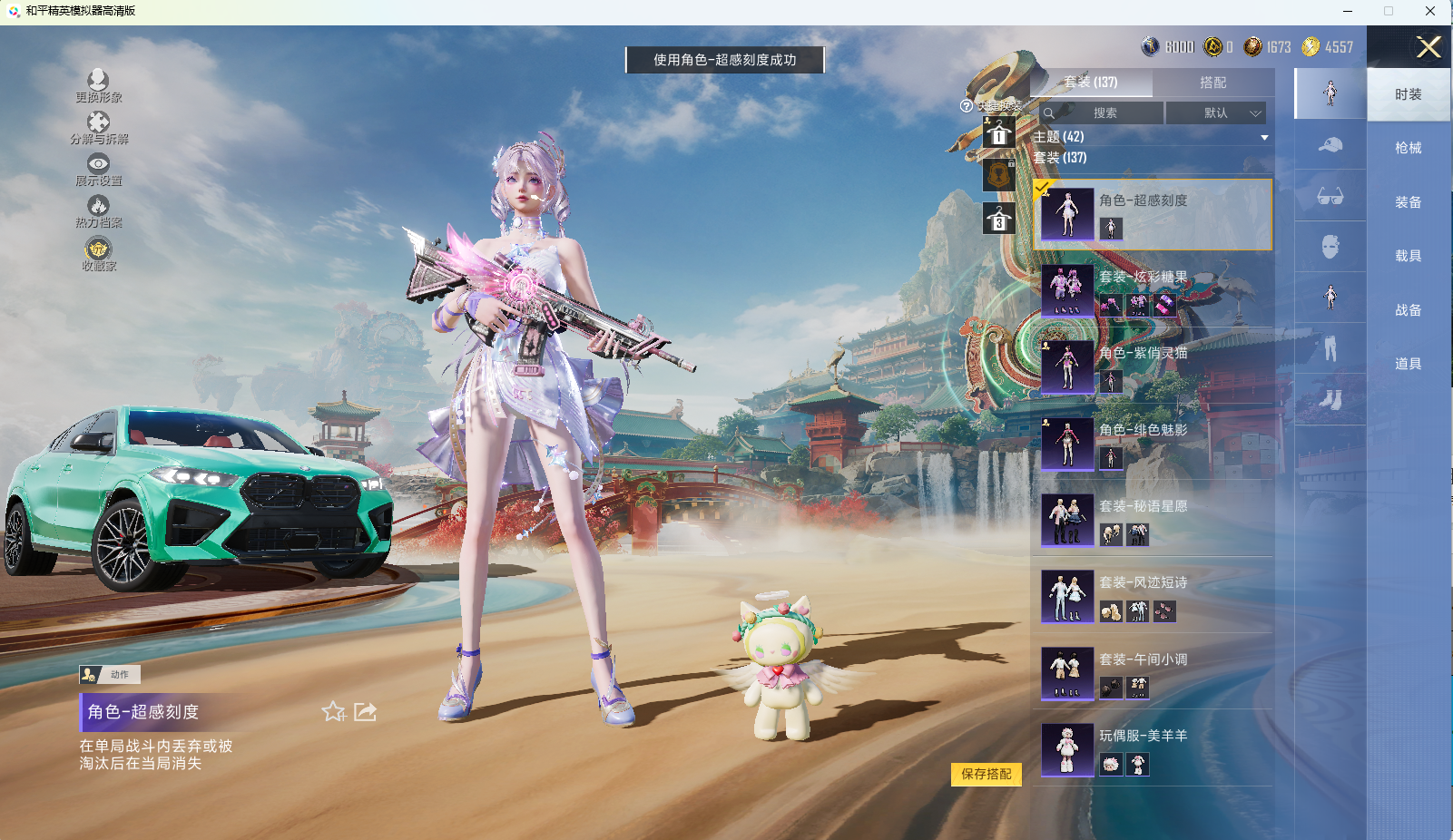Open the 道具 category
Image resolution: width=1453 pixels, height=840 pixels.
point(1408,364)
